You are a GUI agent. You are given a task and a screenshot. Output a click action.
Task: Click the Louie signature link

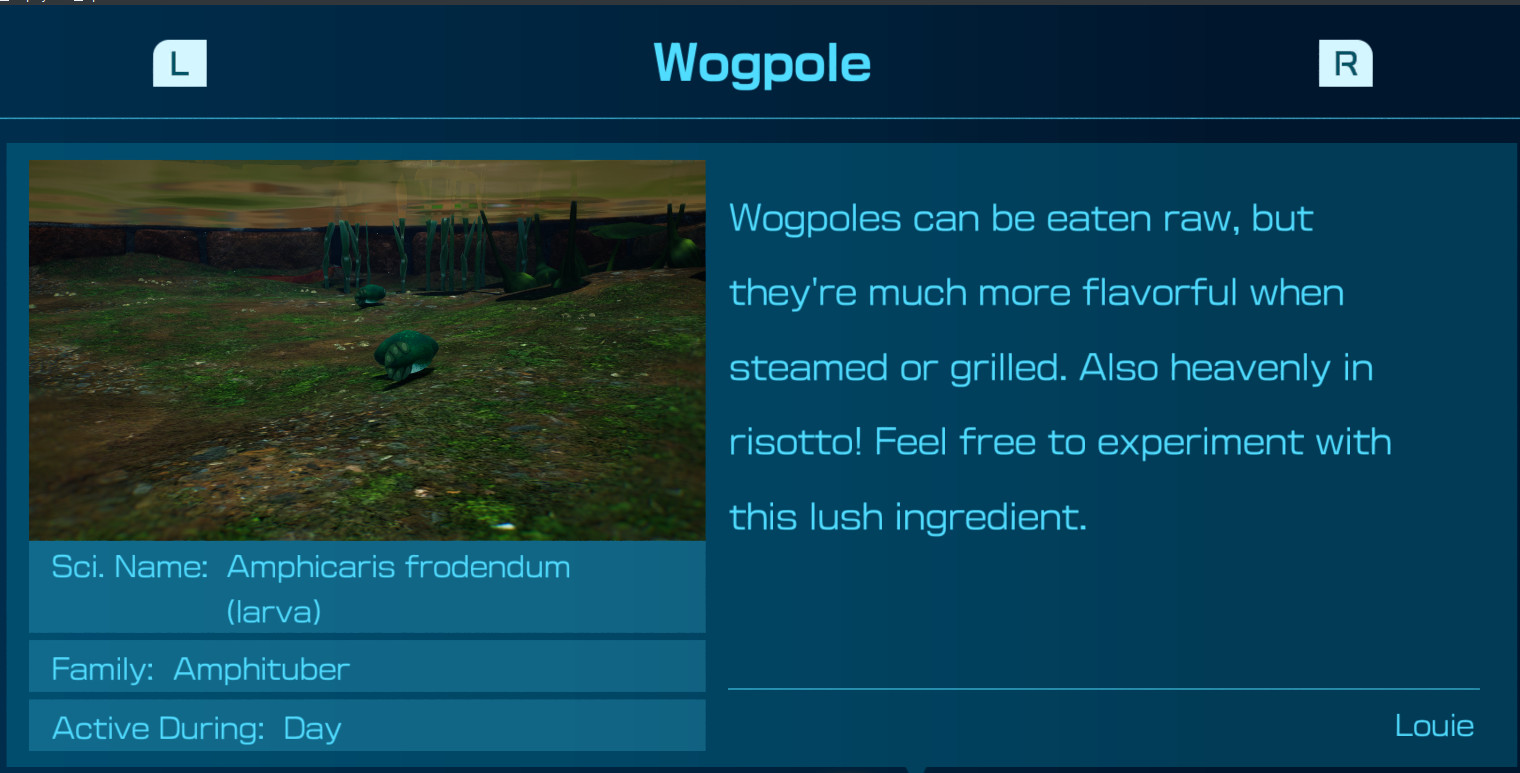(1435, 726)
